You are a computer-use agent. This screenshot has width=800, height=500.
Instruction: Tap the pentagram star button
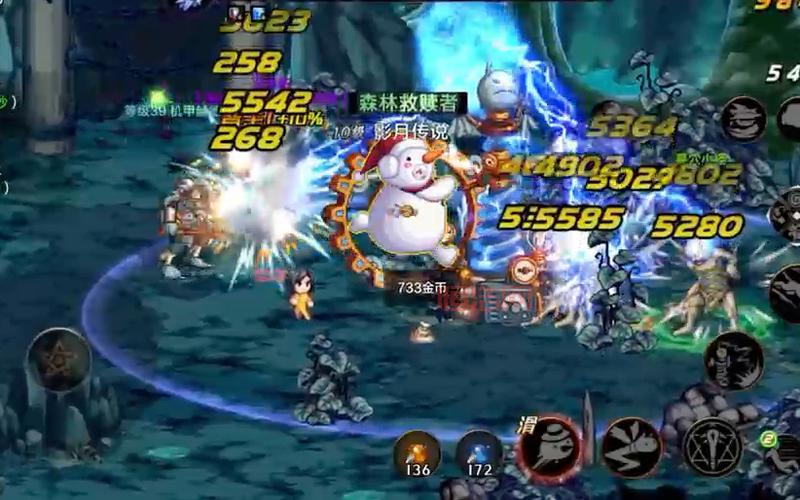click(x=58, y=359)
